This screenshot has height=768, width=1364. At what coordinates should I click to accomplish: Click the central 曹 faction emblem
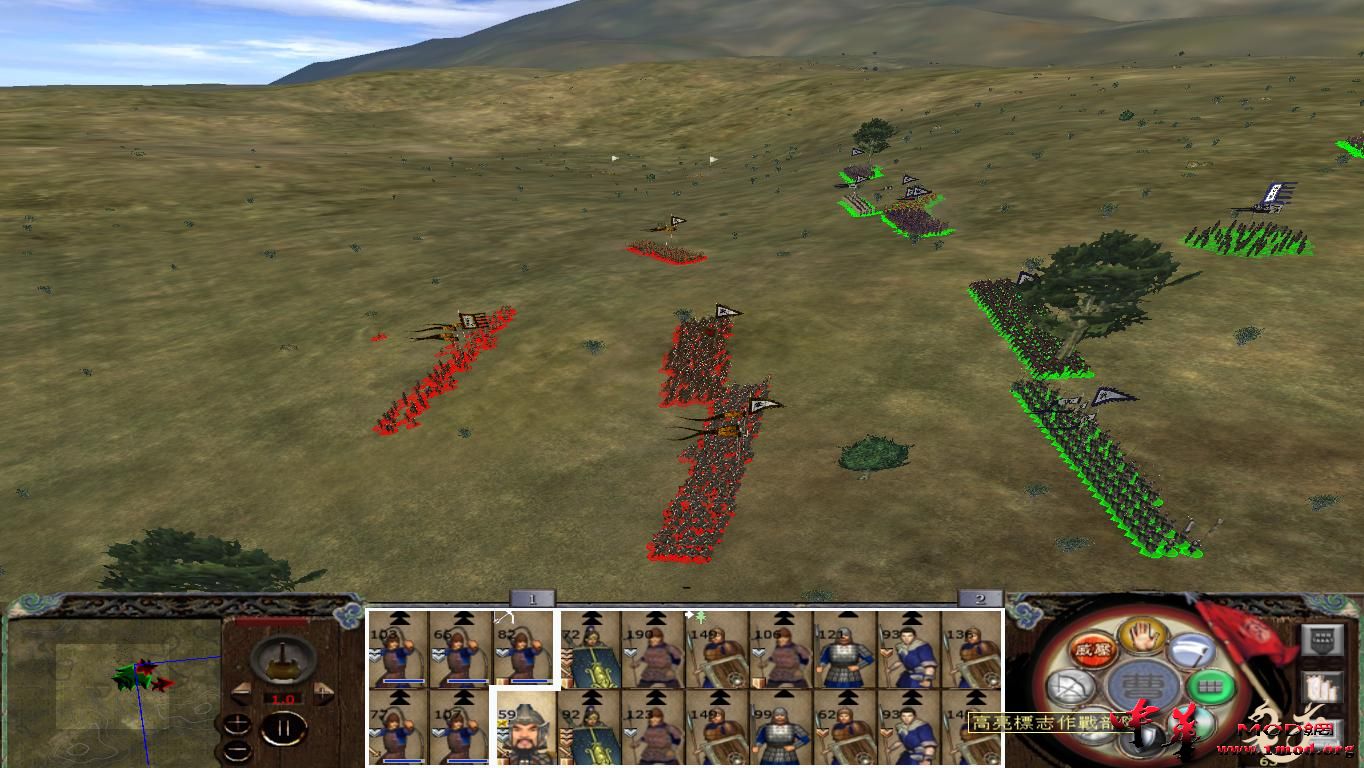[x=1140, y=686]
